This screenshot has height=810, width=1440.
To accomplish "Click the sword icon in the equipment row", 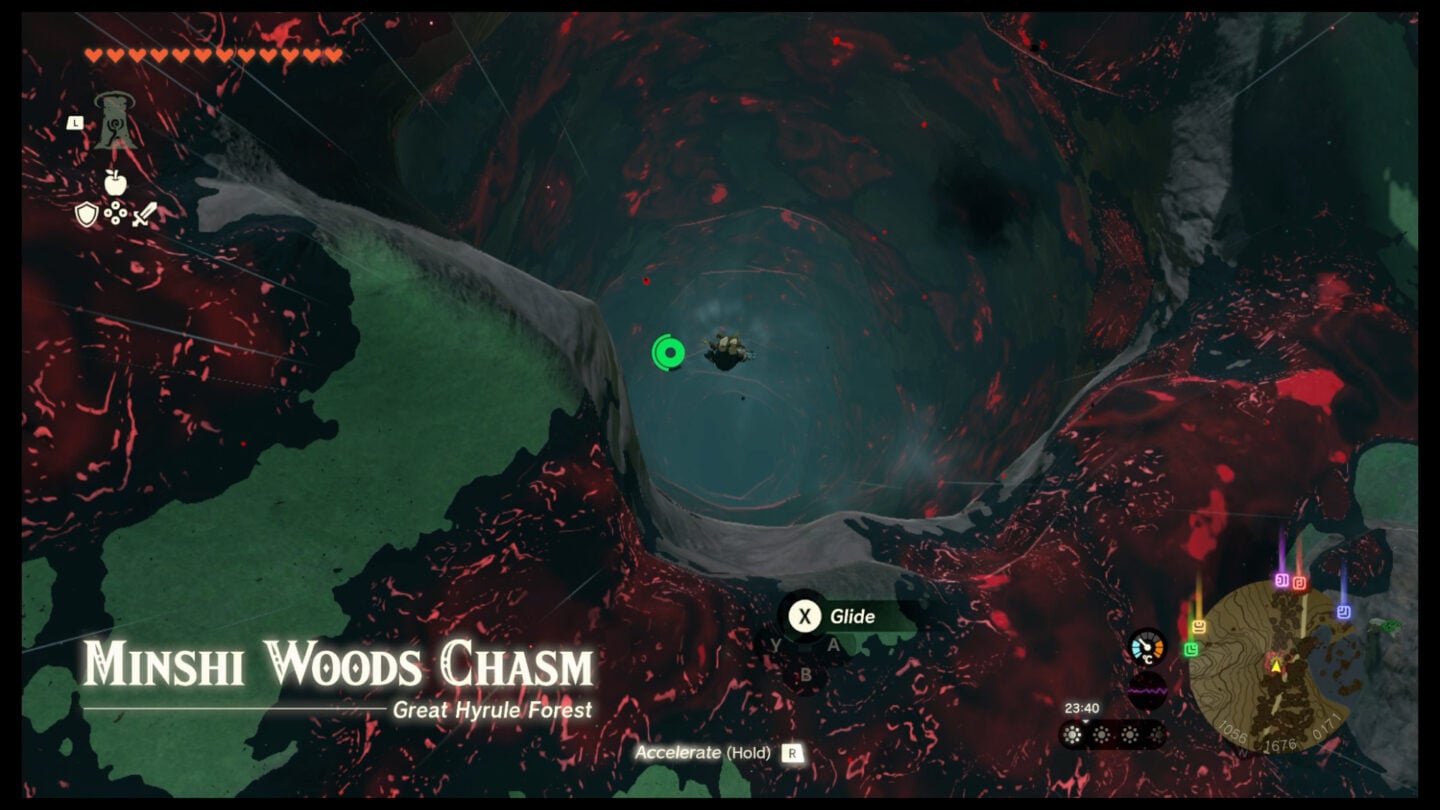I will (x=145, y=215).
